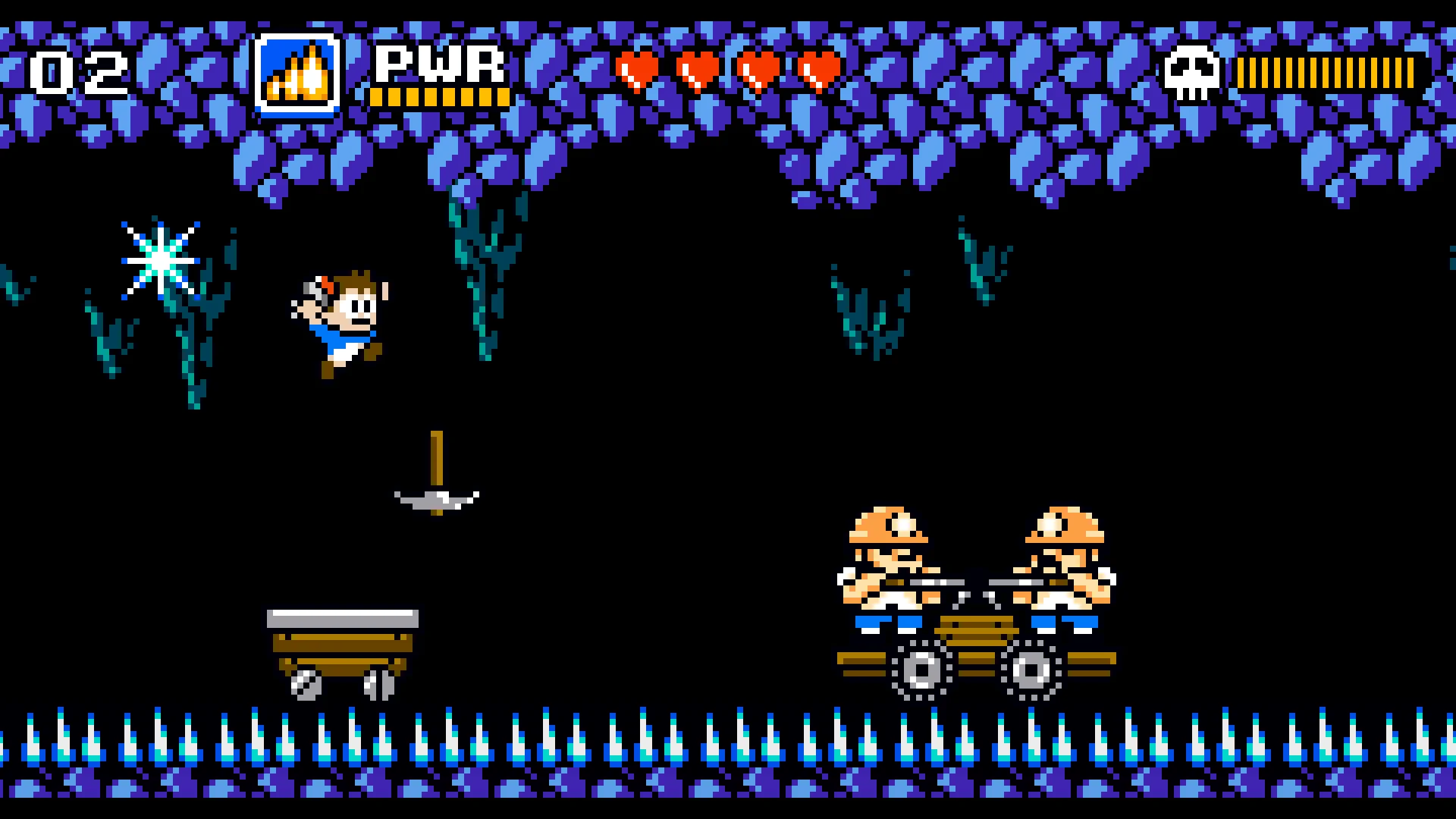Click the lives counter showing 02
1456x819 pixels.
coord(80,72)
